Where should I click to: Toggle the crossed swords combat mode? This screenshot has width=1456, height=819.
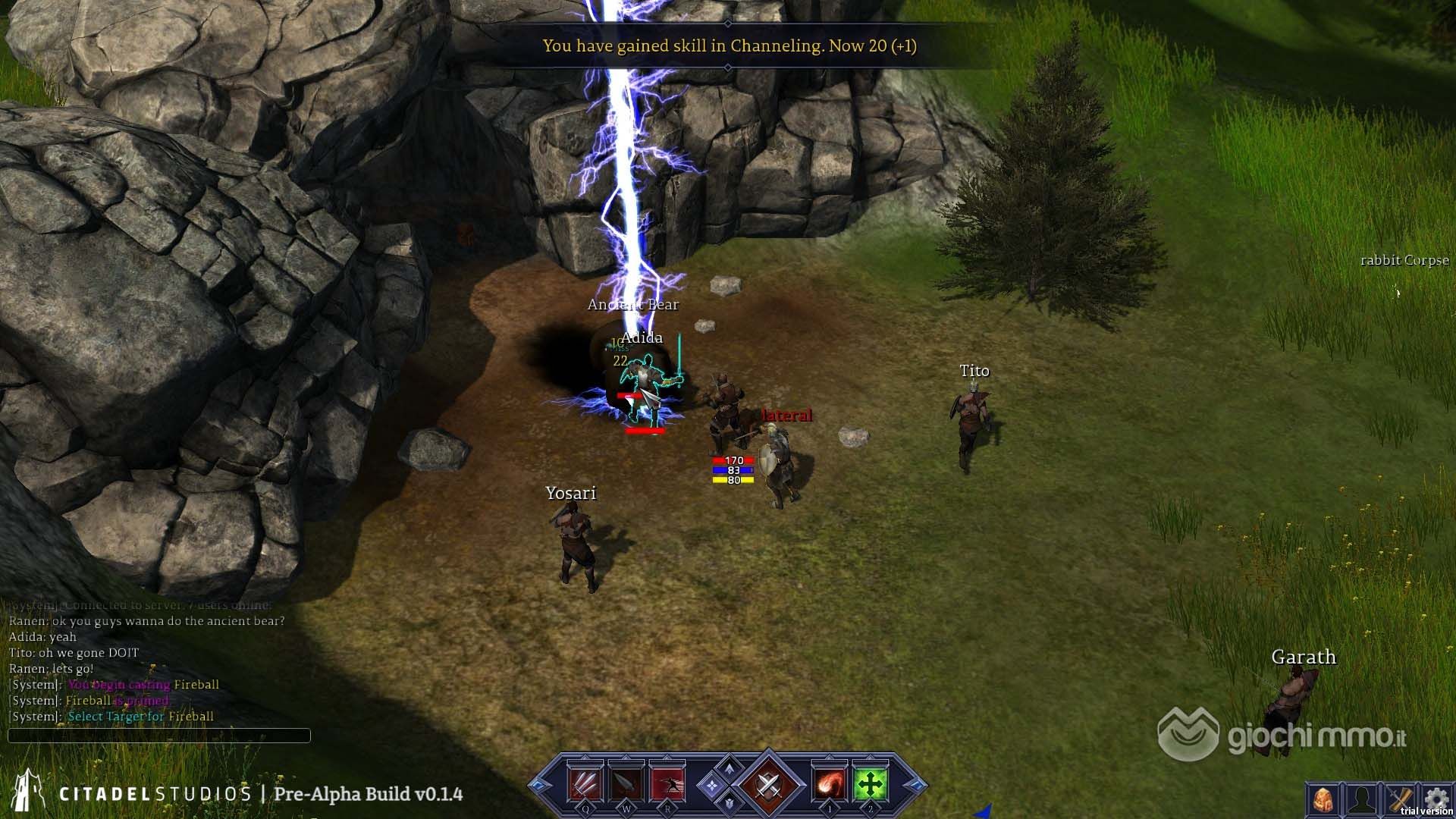pyautogui.click(x=767, y=784)
